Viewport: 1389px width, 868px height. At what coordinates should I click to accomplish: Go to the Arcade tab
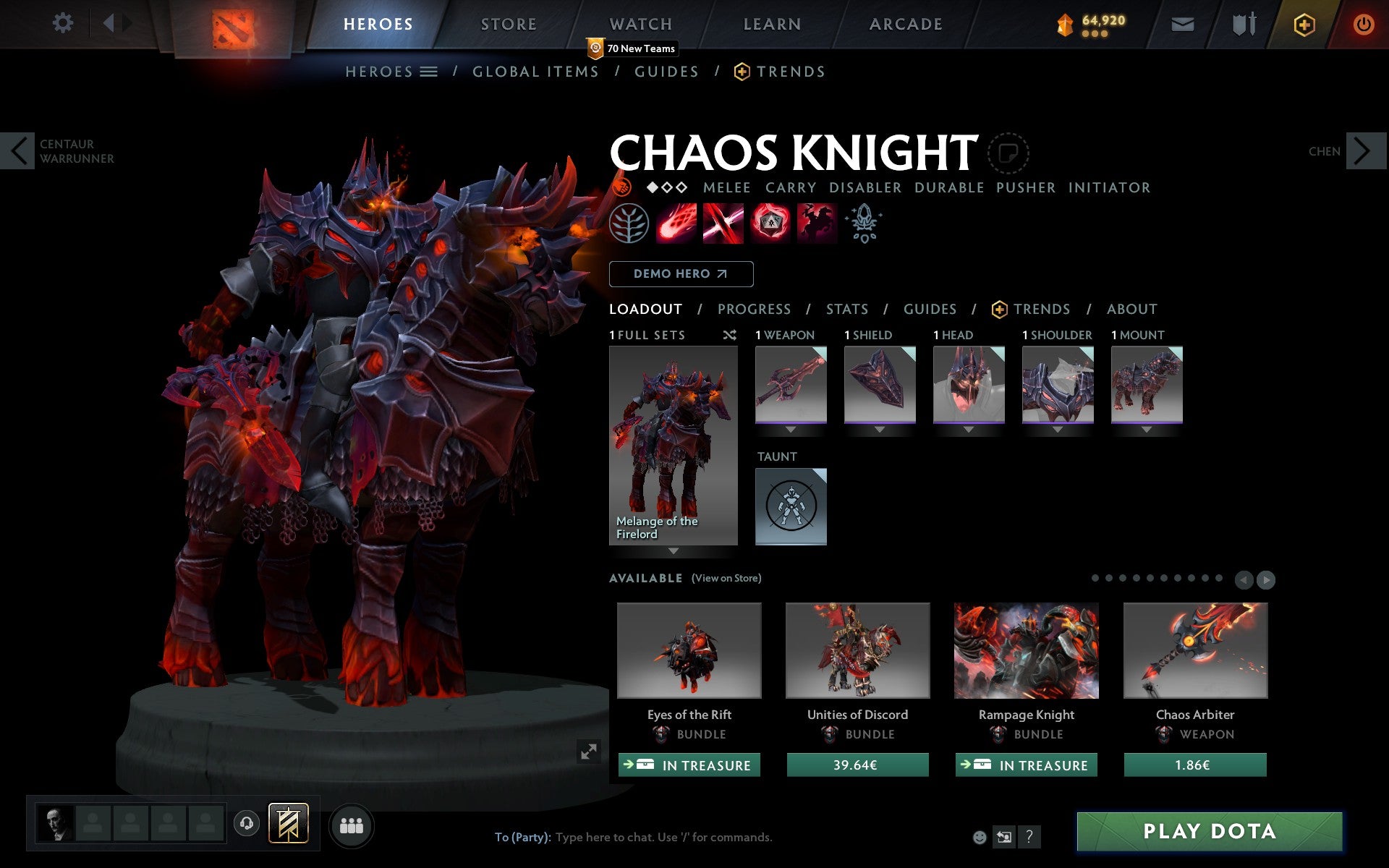[x=906, y=25]
